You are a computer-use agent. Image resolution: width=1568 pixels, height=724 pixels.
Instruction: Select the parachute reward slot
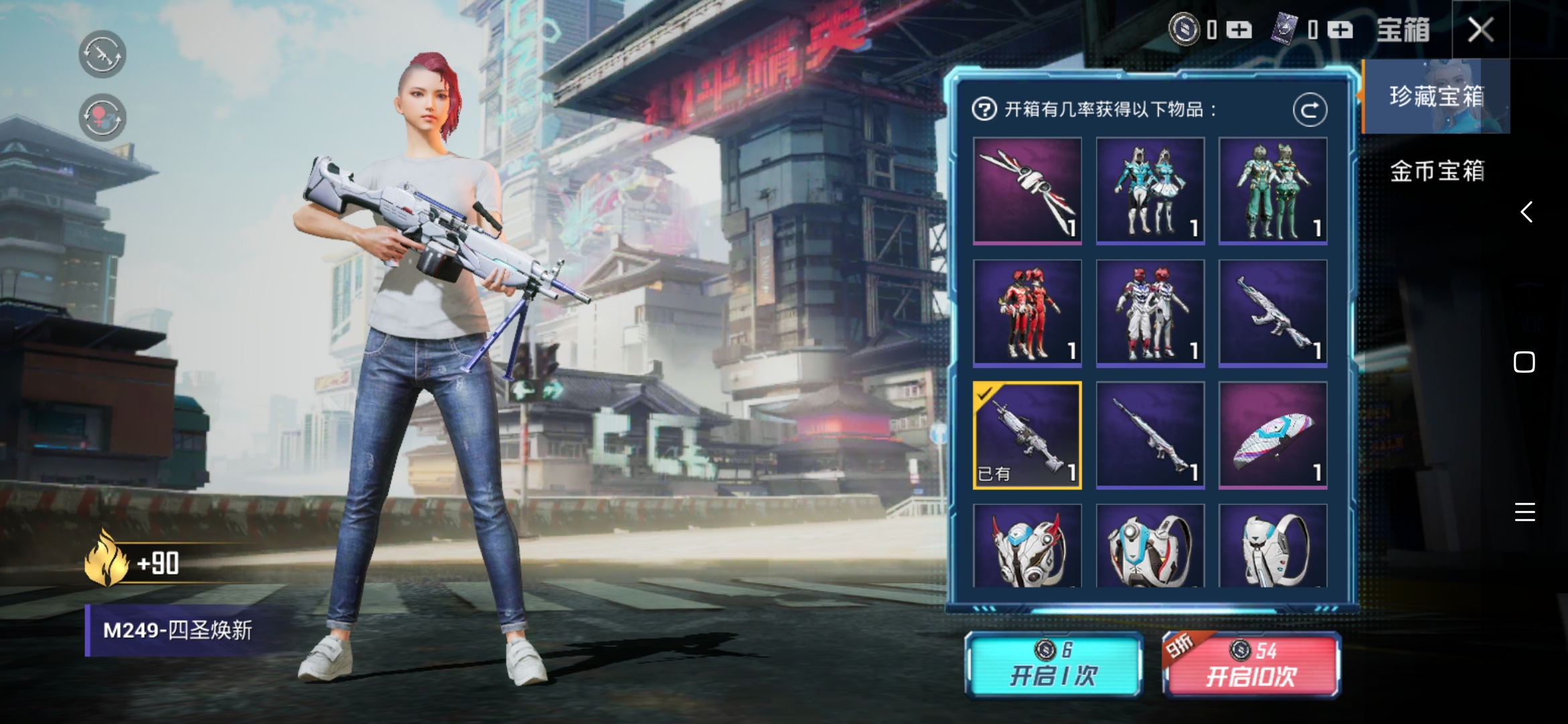click(1272, 435)
